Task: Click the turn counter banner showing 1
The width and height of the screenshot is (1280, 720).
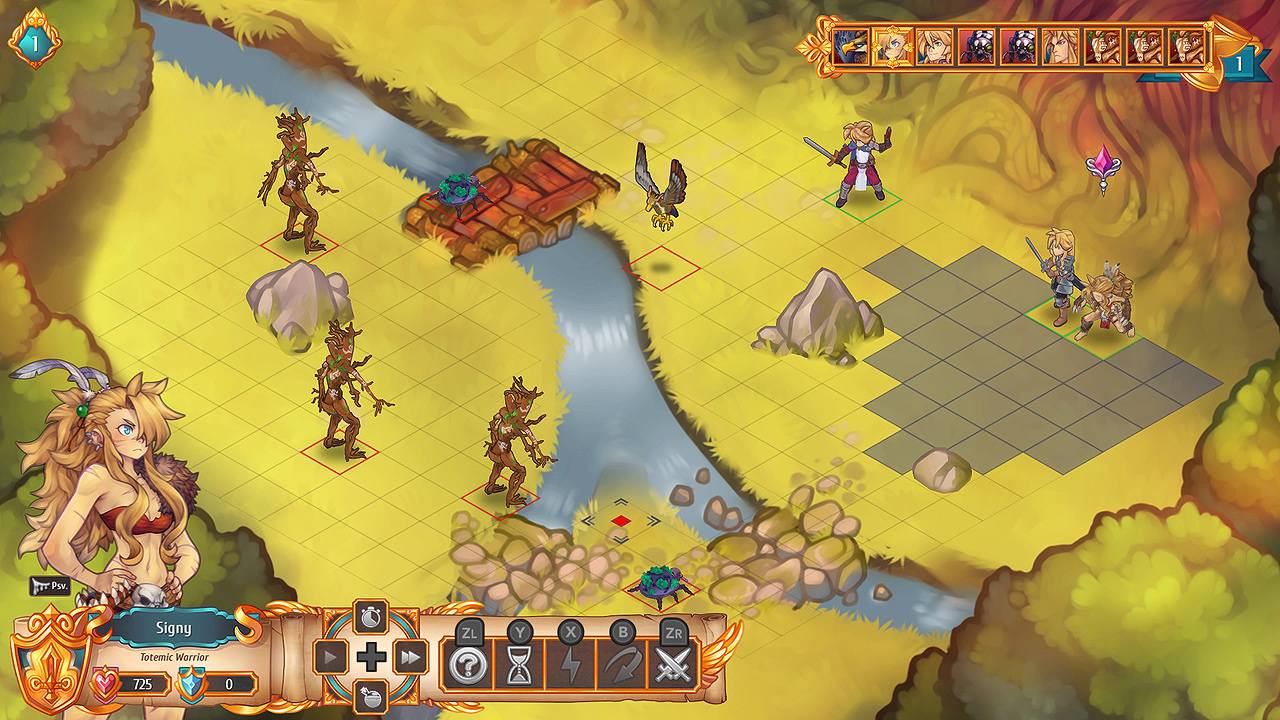Action: 1240,62
